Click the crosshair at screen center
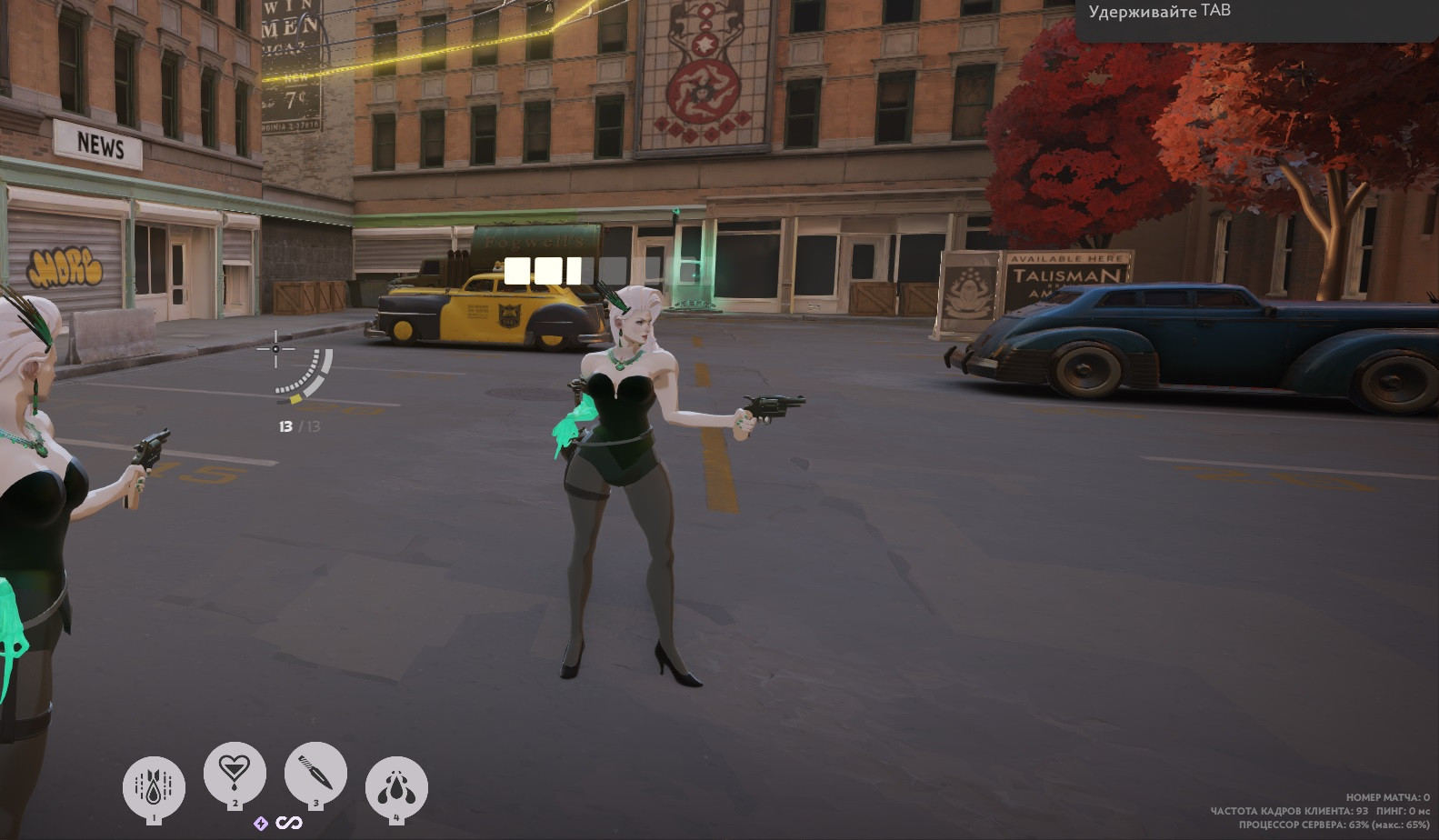 [x=277, y=348]
